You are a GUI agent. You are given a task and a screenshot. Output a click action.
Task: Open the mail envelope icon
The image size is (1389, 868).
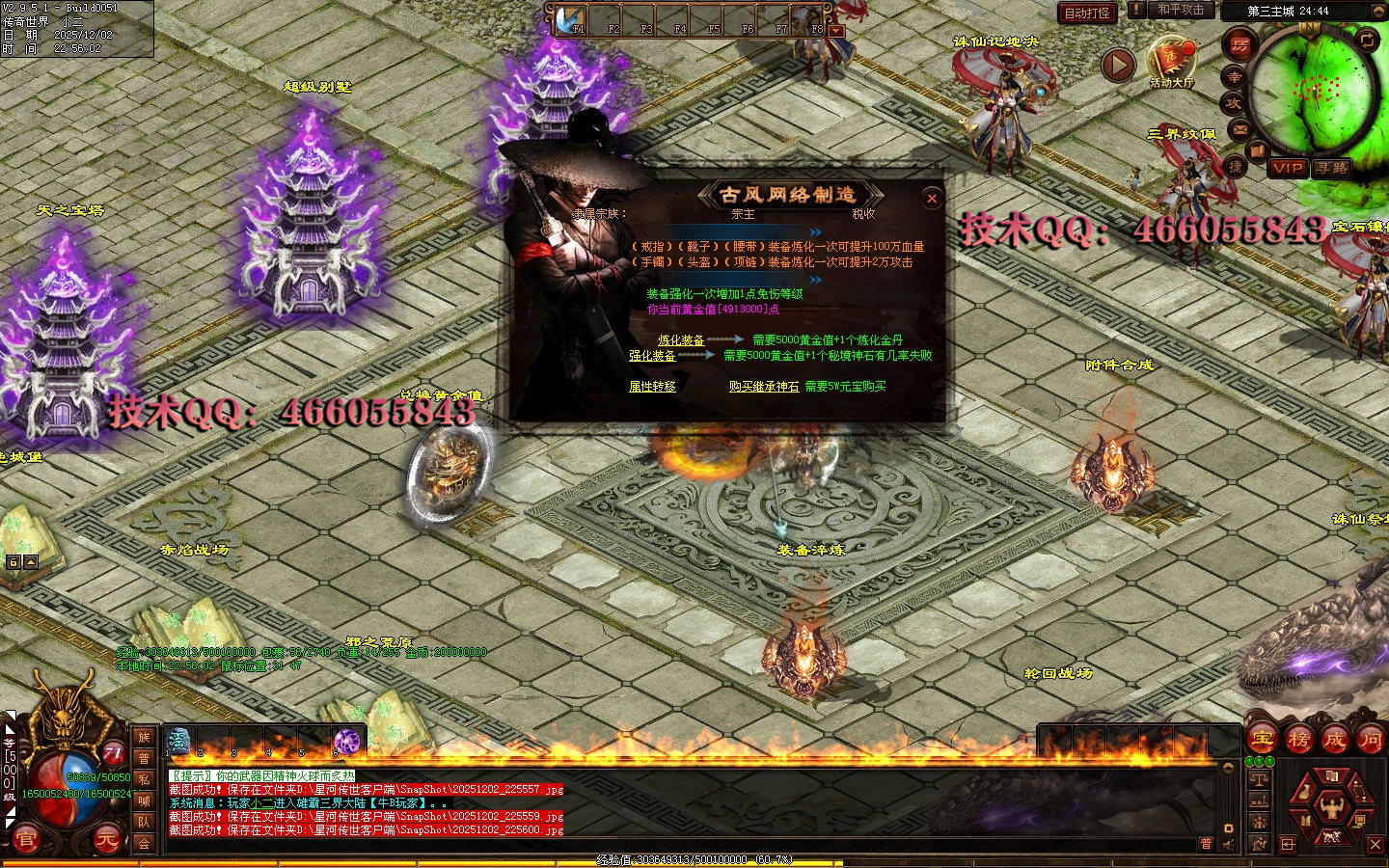tap(1239, 128)
